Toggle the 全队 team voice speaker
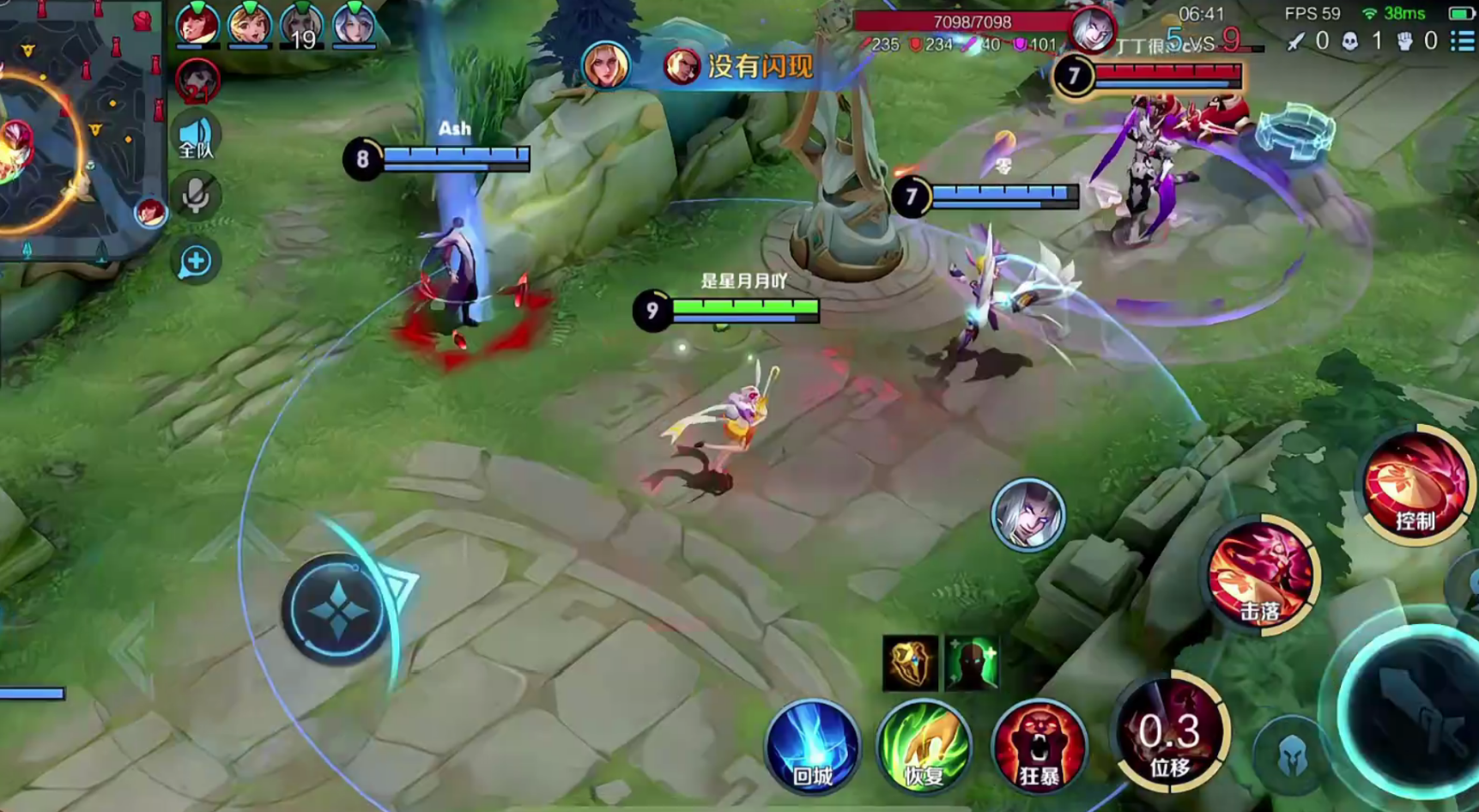The height and width of the screenshot is (812, 1479). point(196,137)
